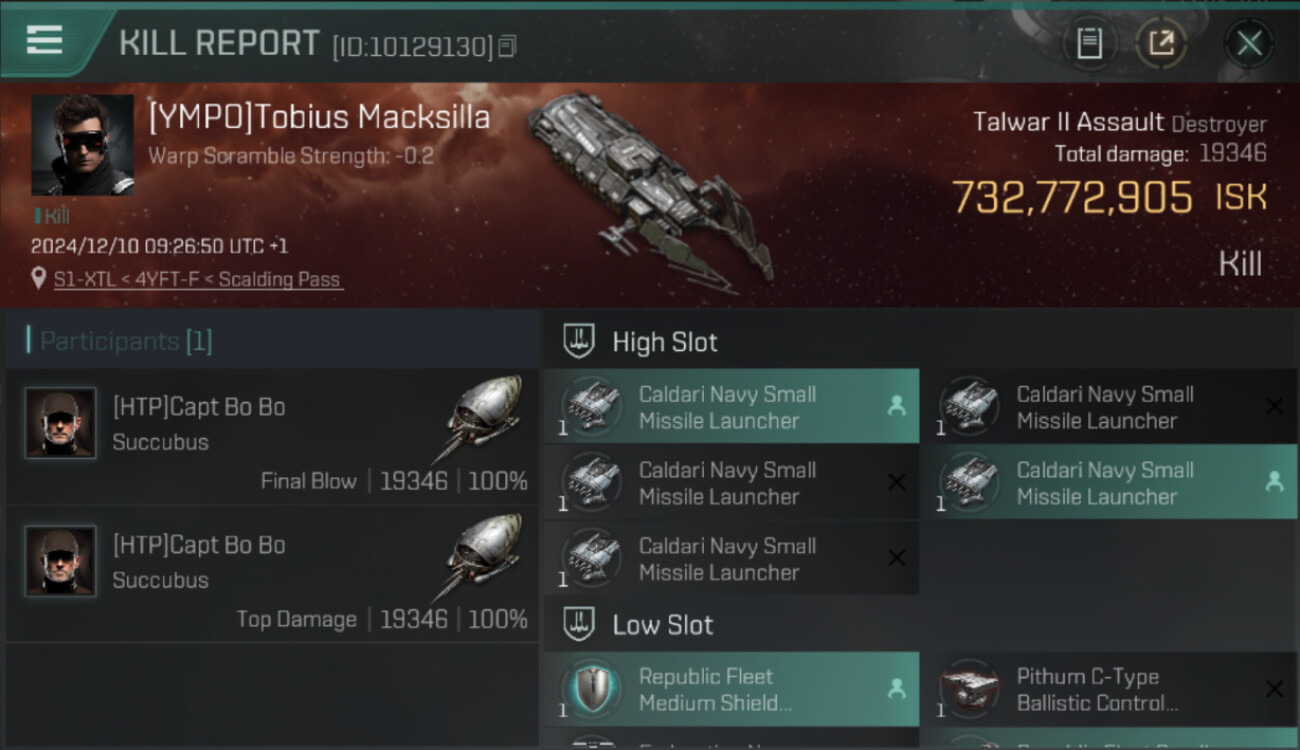
Task: Select the Final Blow participant row
Action: (272, 438)
